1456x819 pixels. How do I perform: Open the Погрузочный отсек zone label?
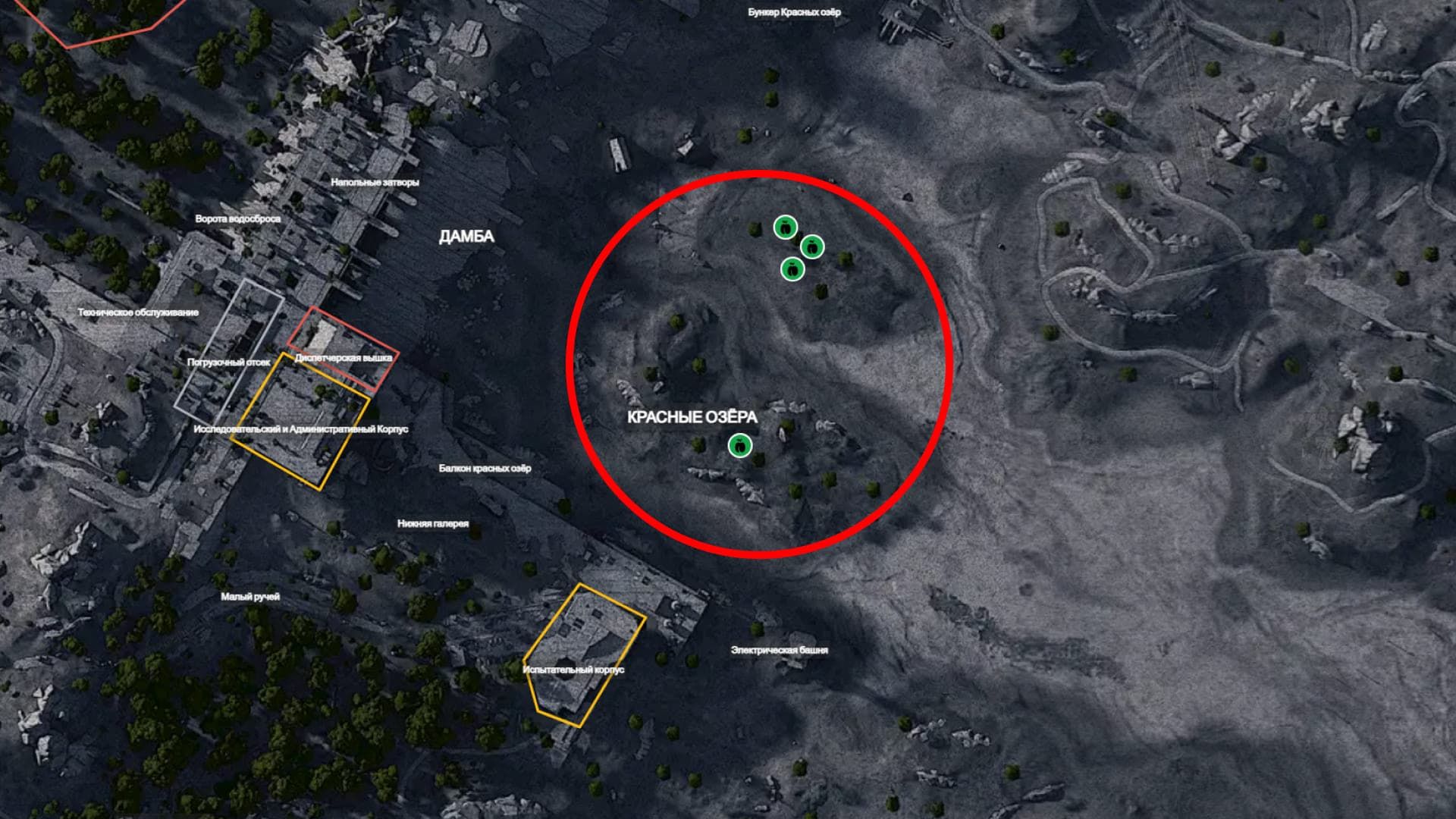click(x=228, y=362)
